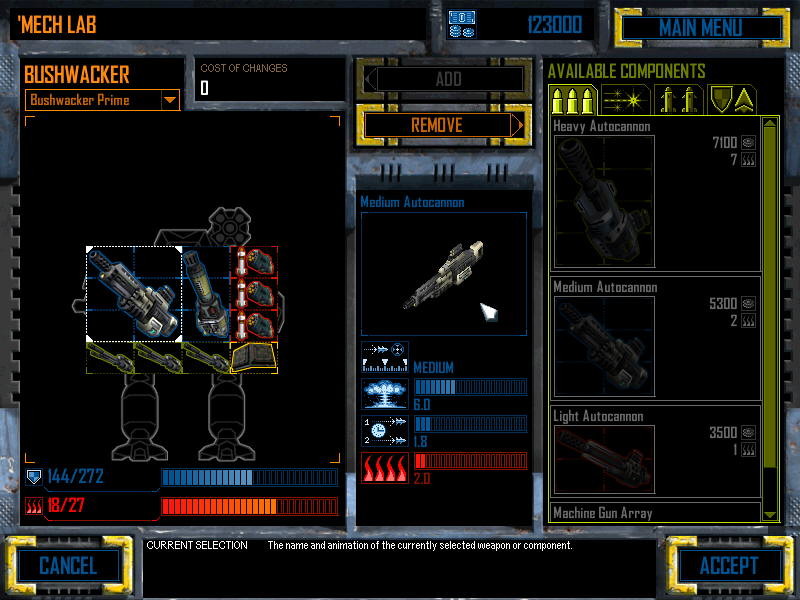Select the Machine Gun Array list entry
This screenshot has height=600, width=800.
pyautogui.click(x=656, y=513)
